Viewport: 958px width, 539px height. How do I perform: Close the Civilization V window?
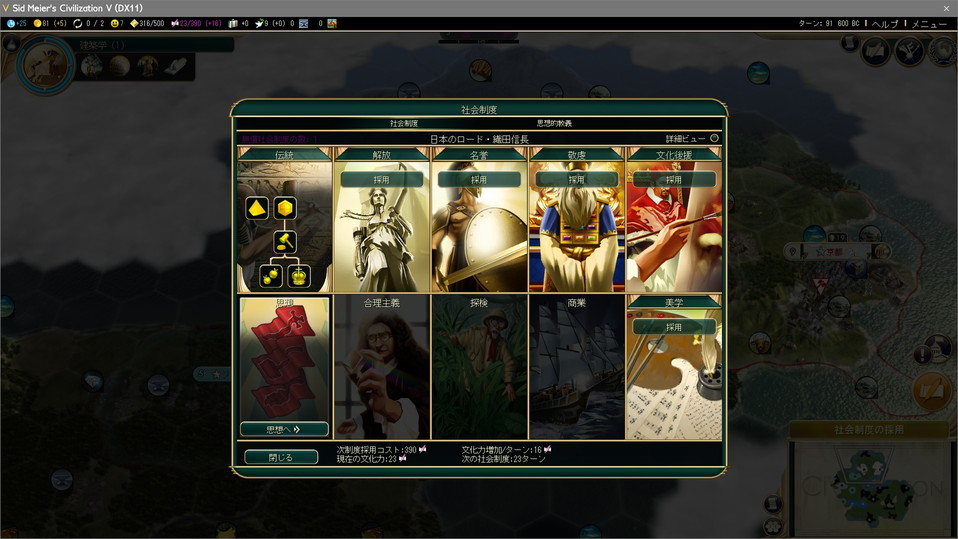pos(946,8)
